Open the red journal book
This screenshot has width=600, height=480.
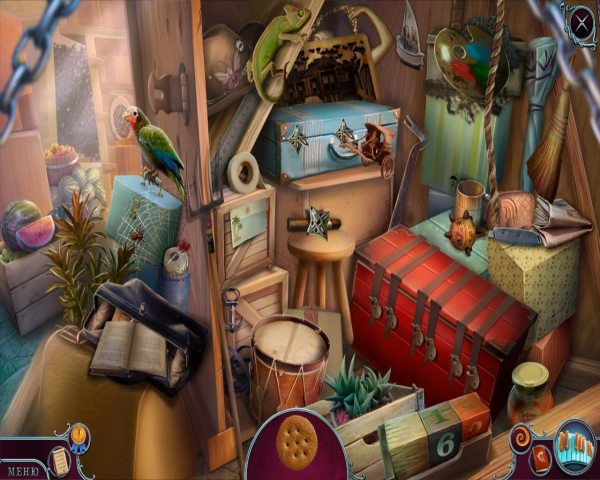pos(539,459)
